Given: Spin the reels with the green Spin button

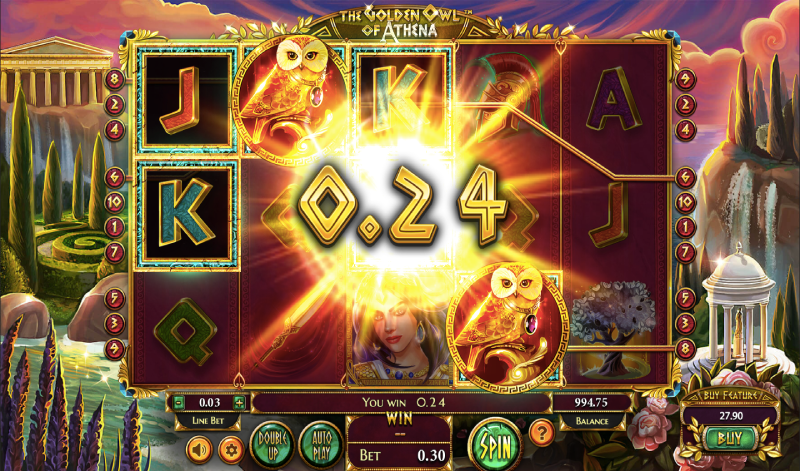Looking at the screenshot, I should (x=491, y=441).
